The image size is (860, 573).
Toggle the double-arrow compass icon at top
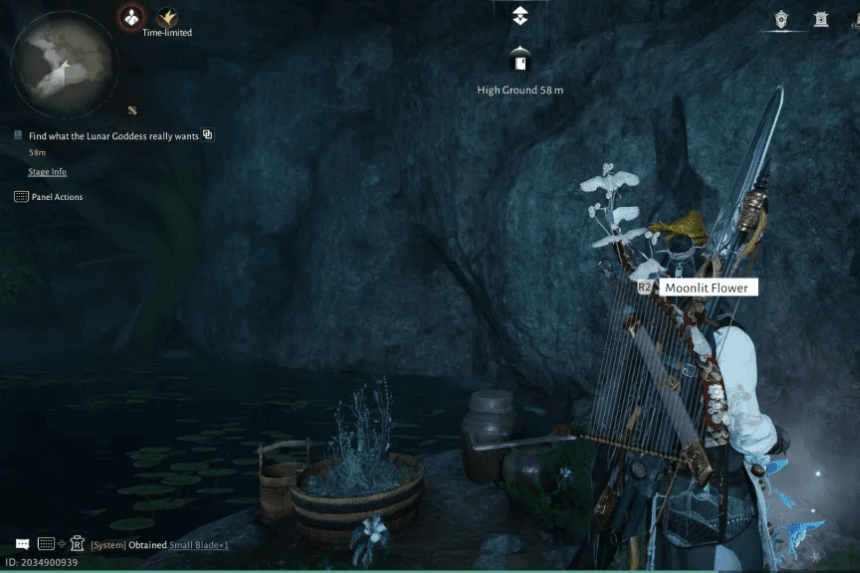[519, 15]
